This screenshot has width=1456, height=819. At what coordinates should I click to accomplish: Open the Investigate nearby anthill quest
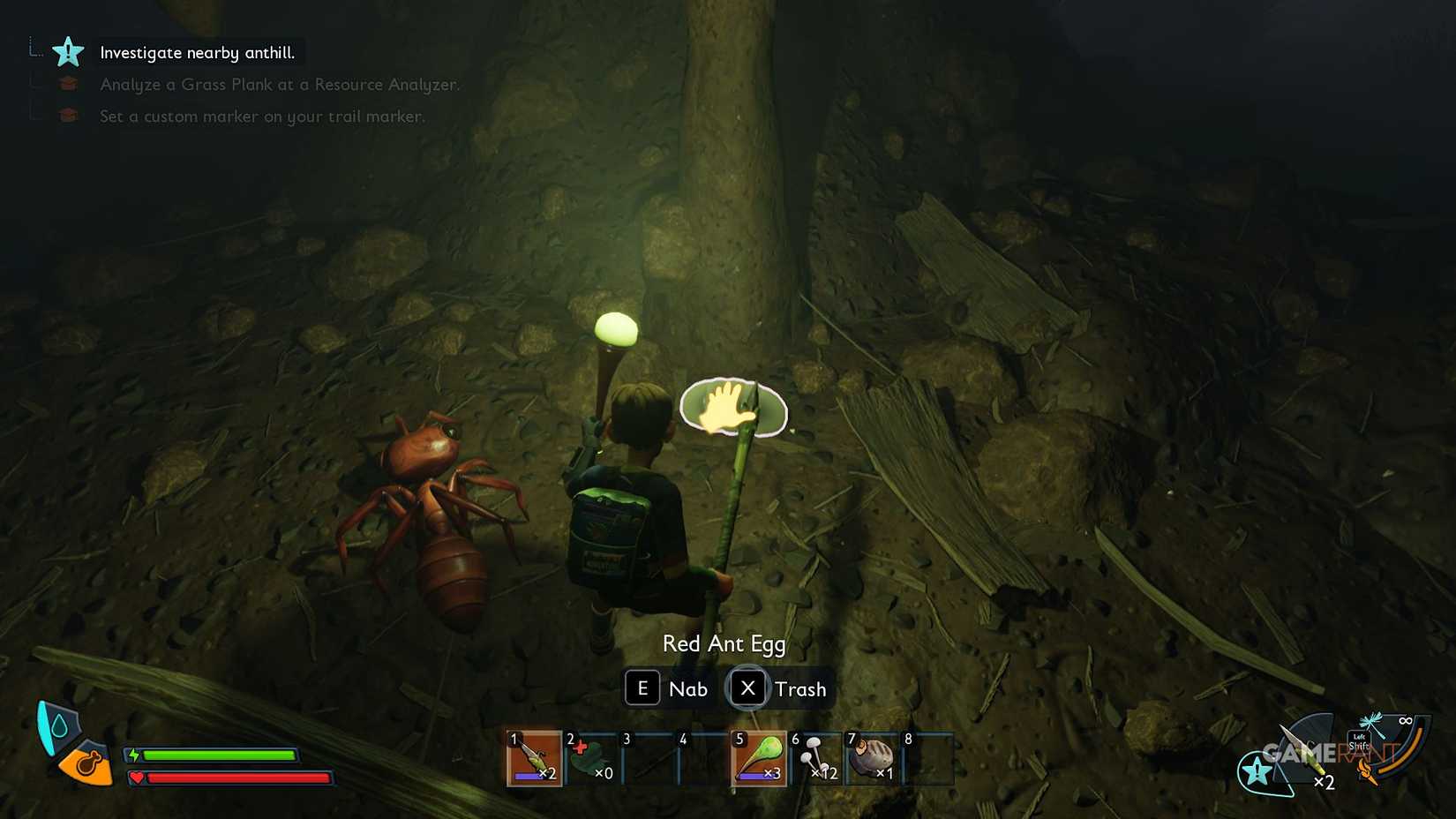(x=199, y=52)
